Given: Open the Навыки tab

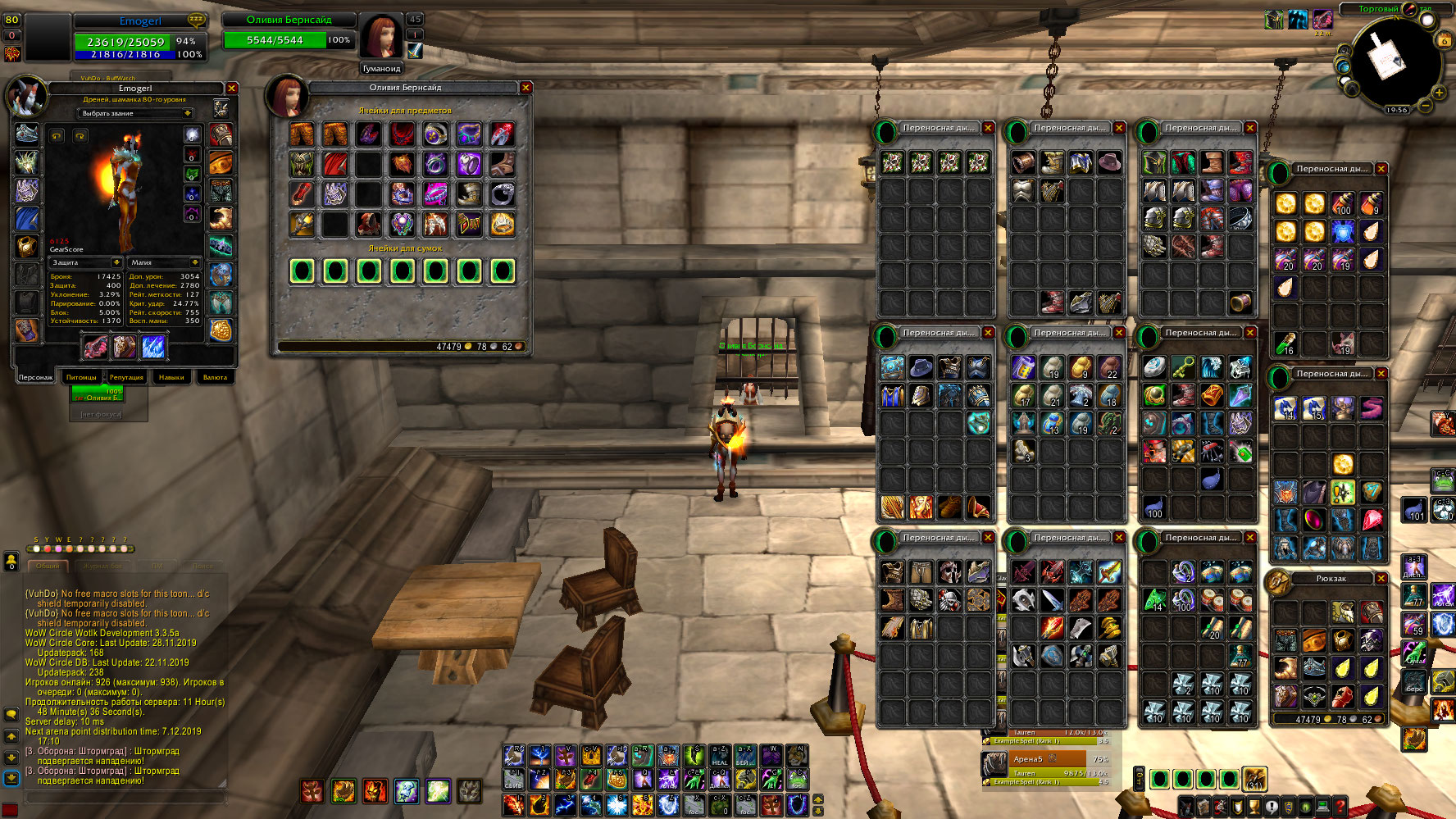Looking at the screenshot, I should (171, 377).
